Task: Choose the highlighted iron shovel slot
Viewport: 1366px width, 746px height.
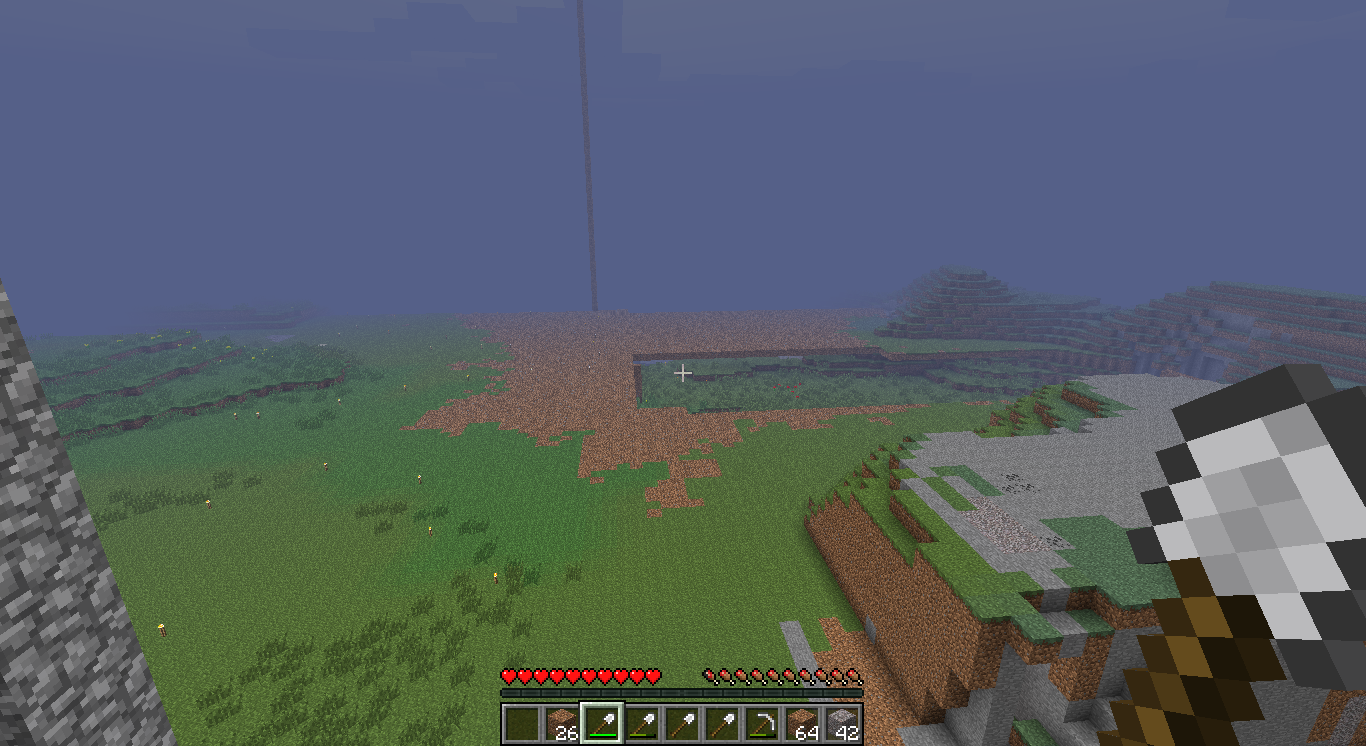Action: coord(602,724)
